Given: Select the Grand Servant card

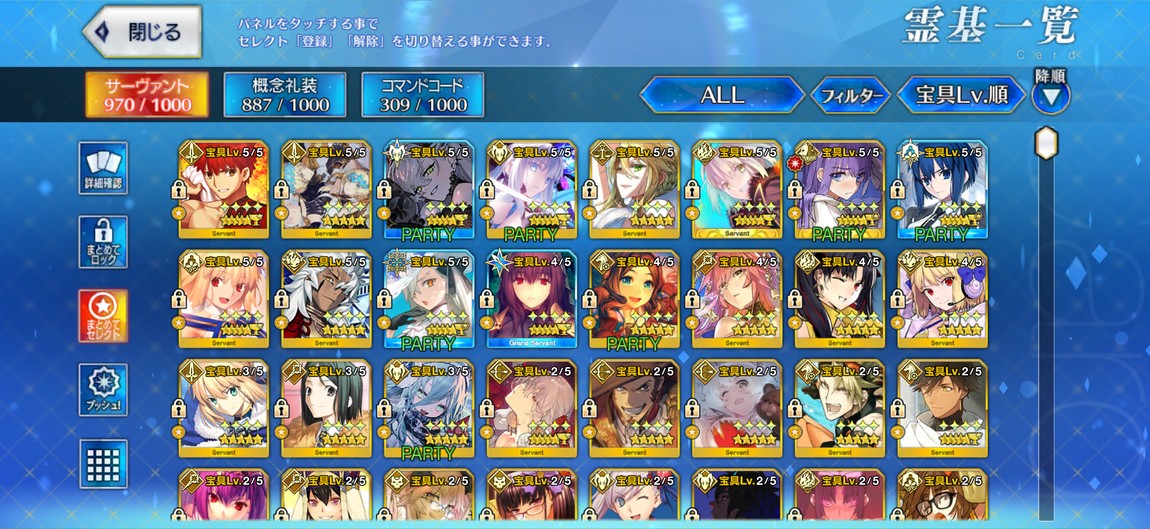Looking at the screenshot, I should point(531,299).
